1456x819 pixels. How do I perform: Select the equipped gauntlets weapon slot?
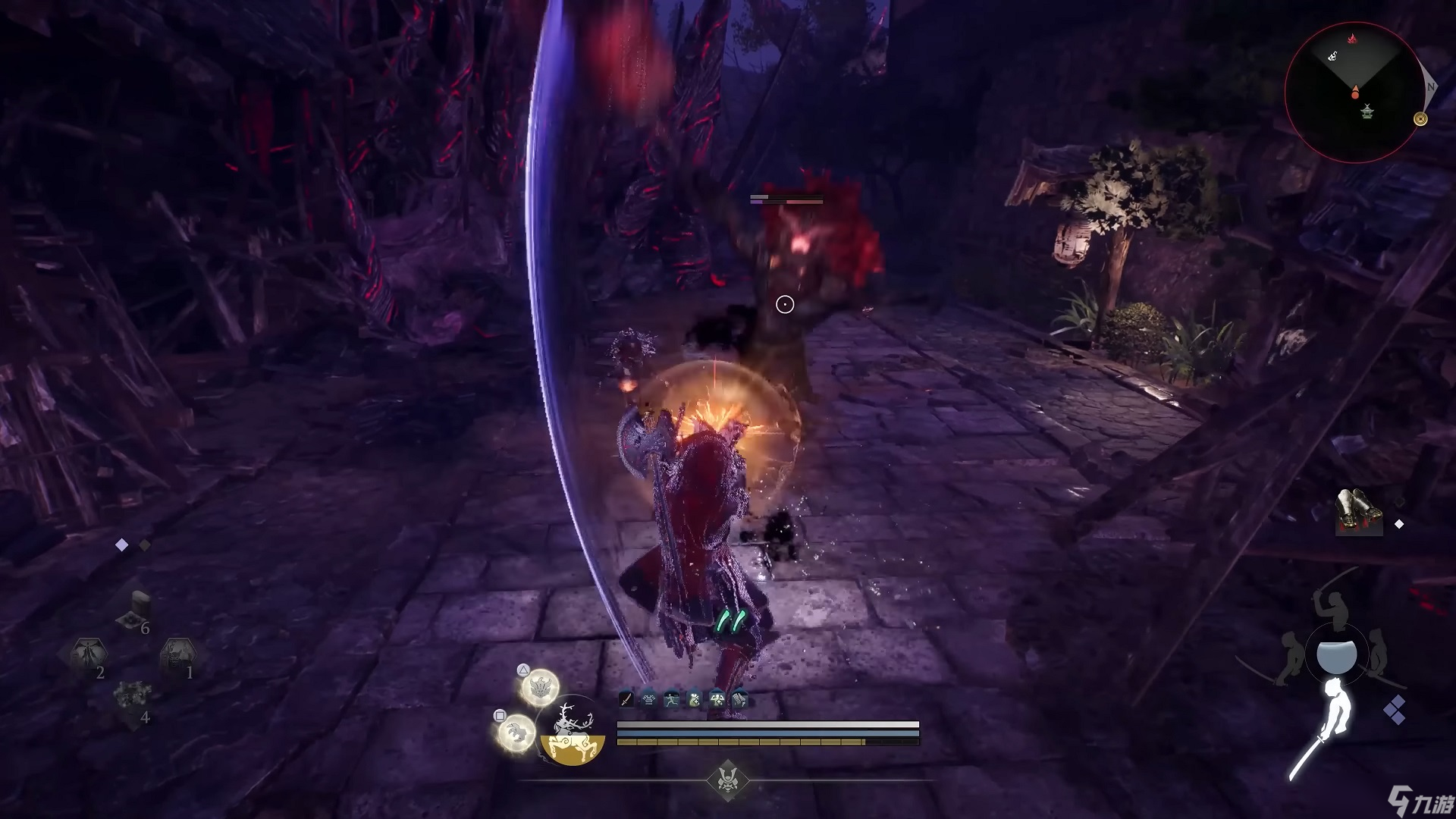(1359, 512)
